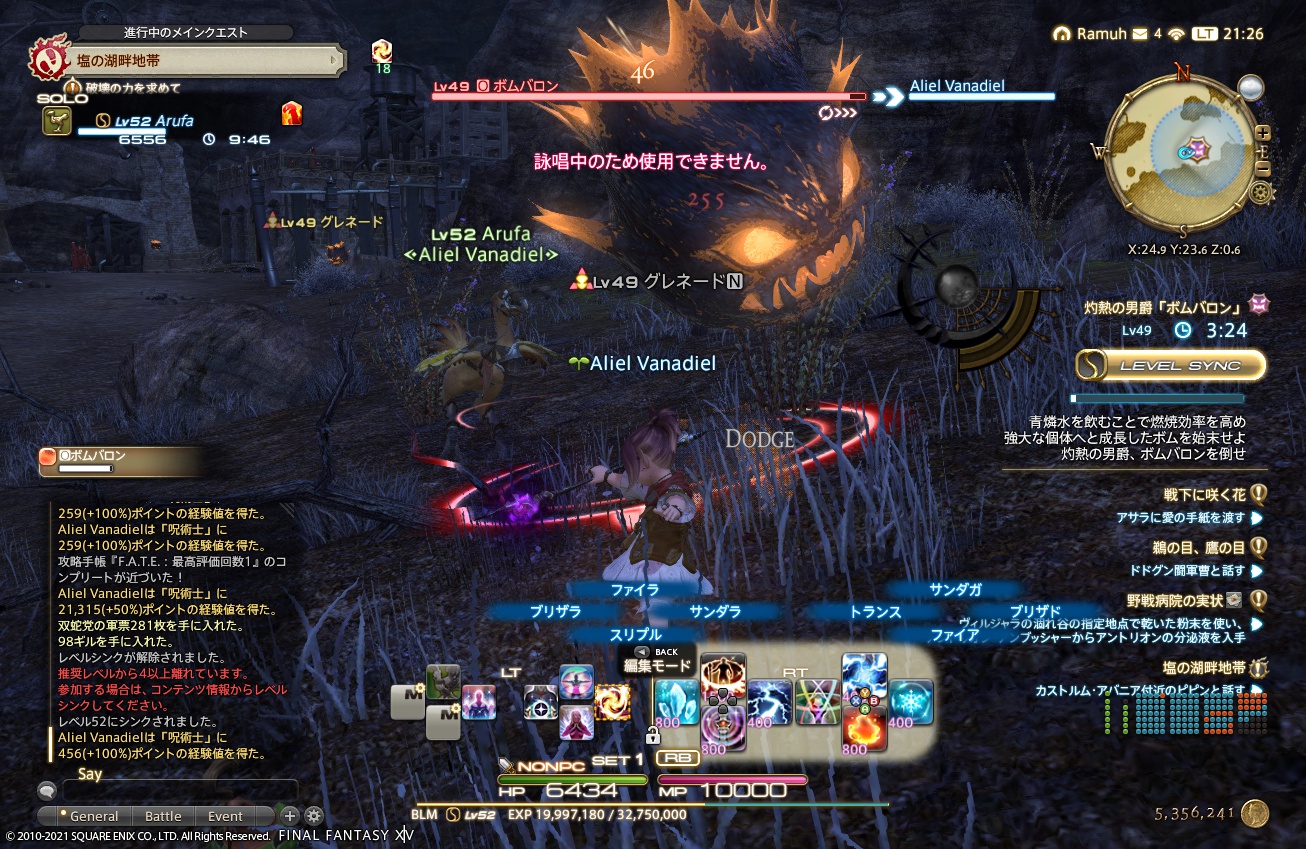1306x849 pixels.
Task: Open the chat log settings gear
Action: click(x=314, y=817)
